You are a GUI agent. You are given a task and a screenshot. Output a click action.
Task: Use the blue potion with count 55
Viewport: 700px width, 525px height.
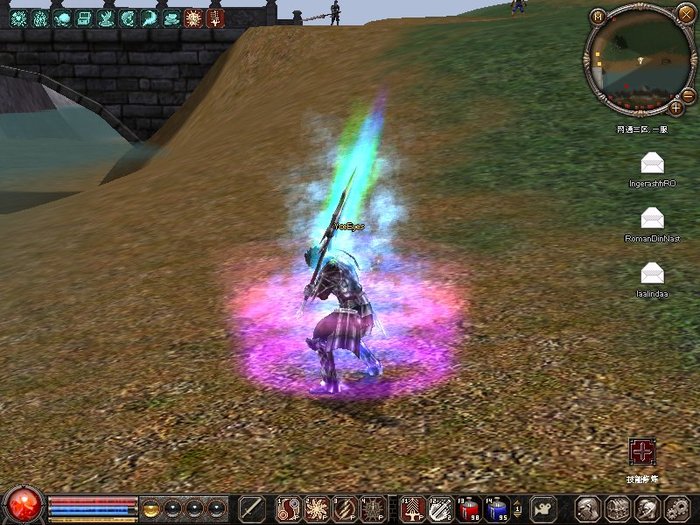point(496,508)
